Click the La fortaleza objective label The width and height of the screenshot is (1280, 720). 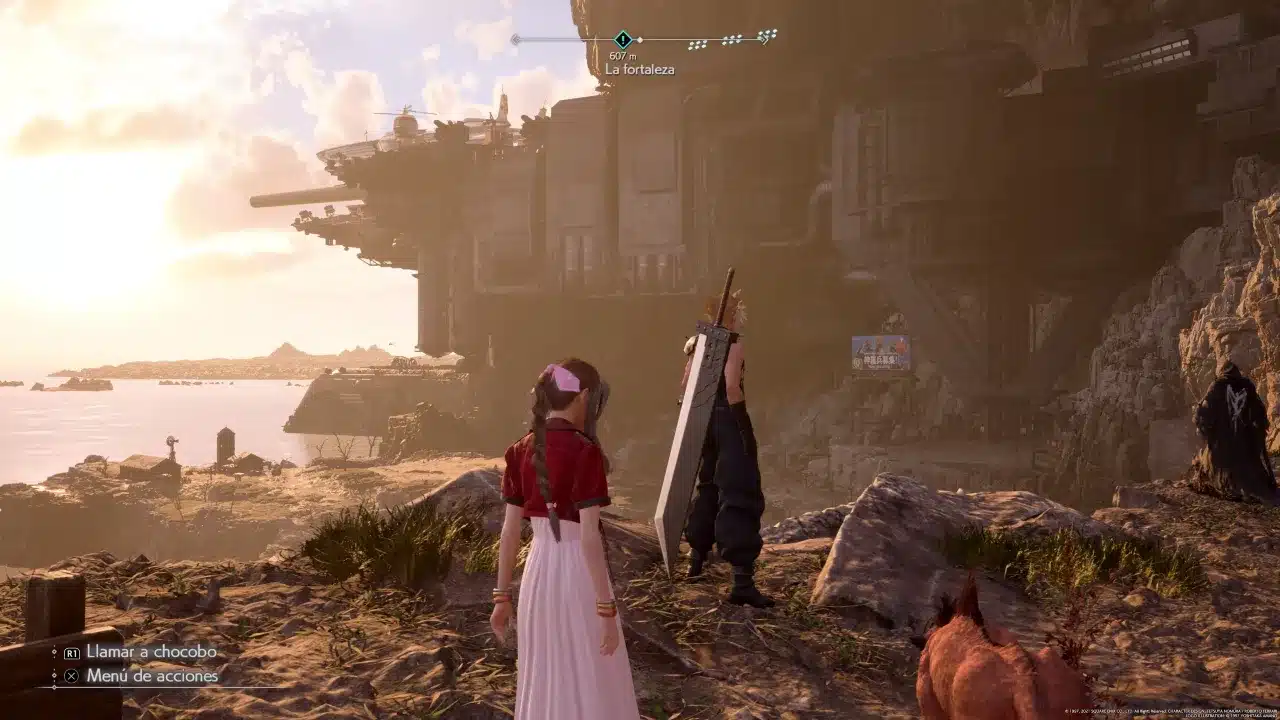tap(640, 70)
